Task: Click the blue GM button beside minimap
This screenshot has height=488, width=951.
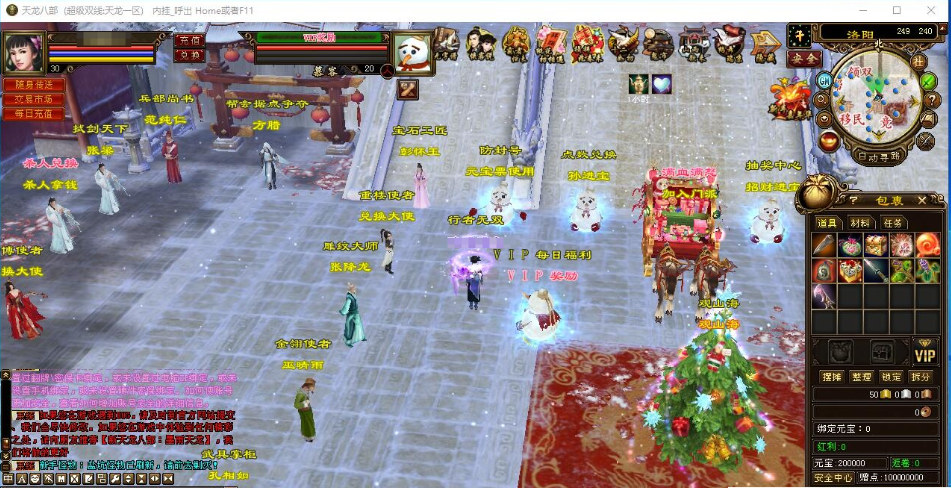Action: point(824,79)
